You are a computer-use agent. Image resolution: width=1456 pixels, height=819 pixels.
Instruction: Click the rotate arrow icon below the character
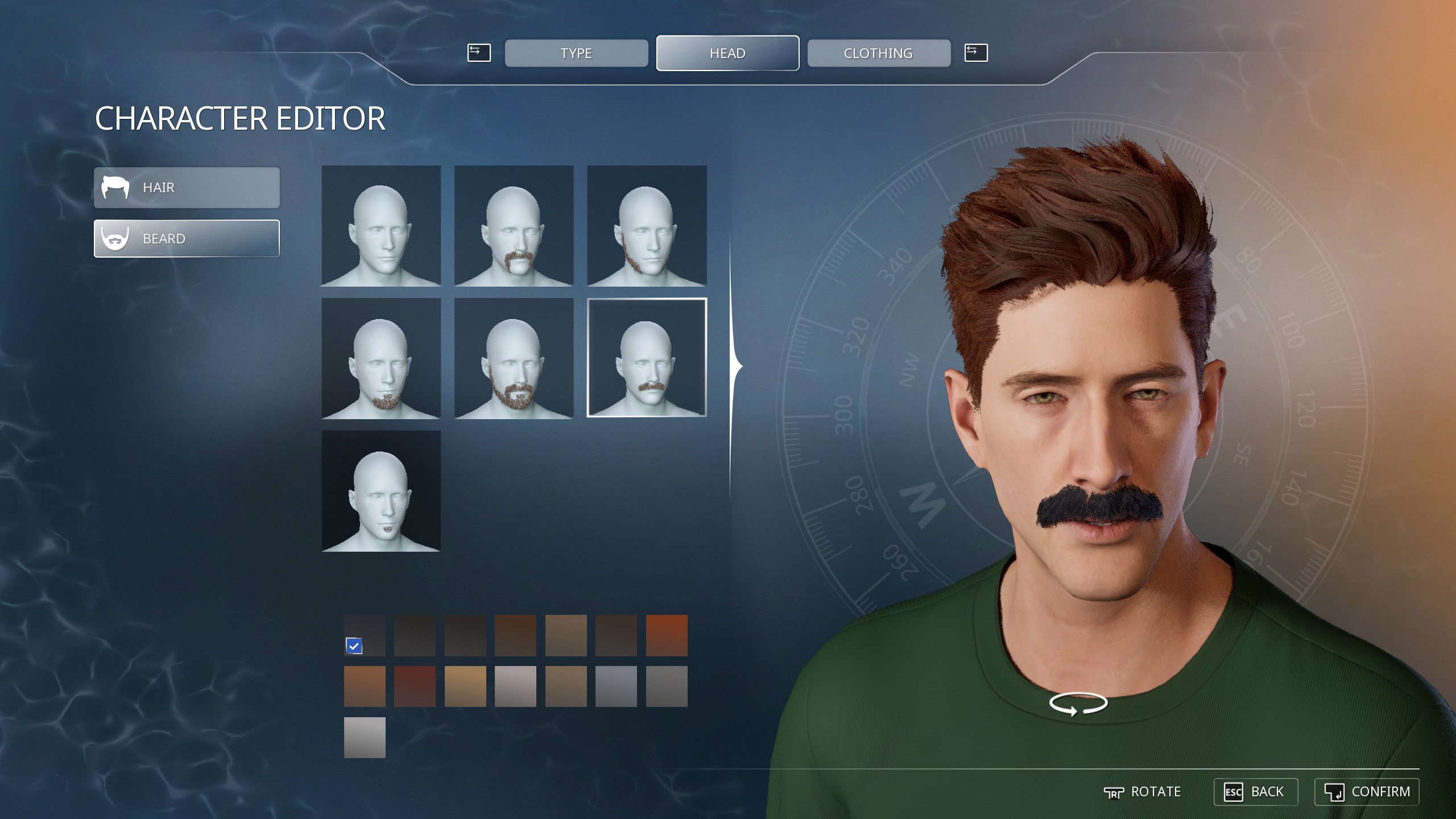pyautogui.click(x=1079, y=702)
